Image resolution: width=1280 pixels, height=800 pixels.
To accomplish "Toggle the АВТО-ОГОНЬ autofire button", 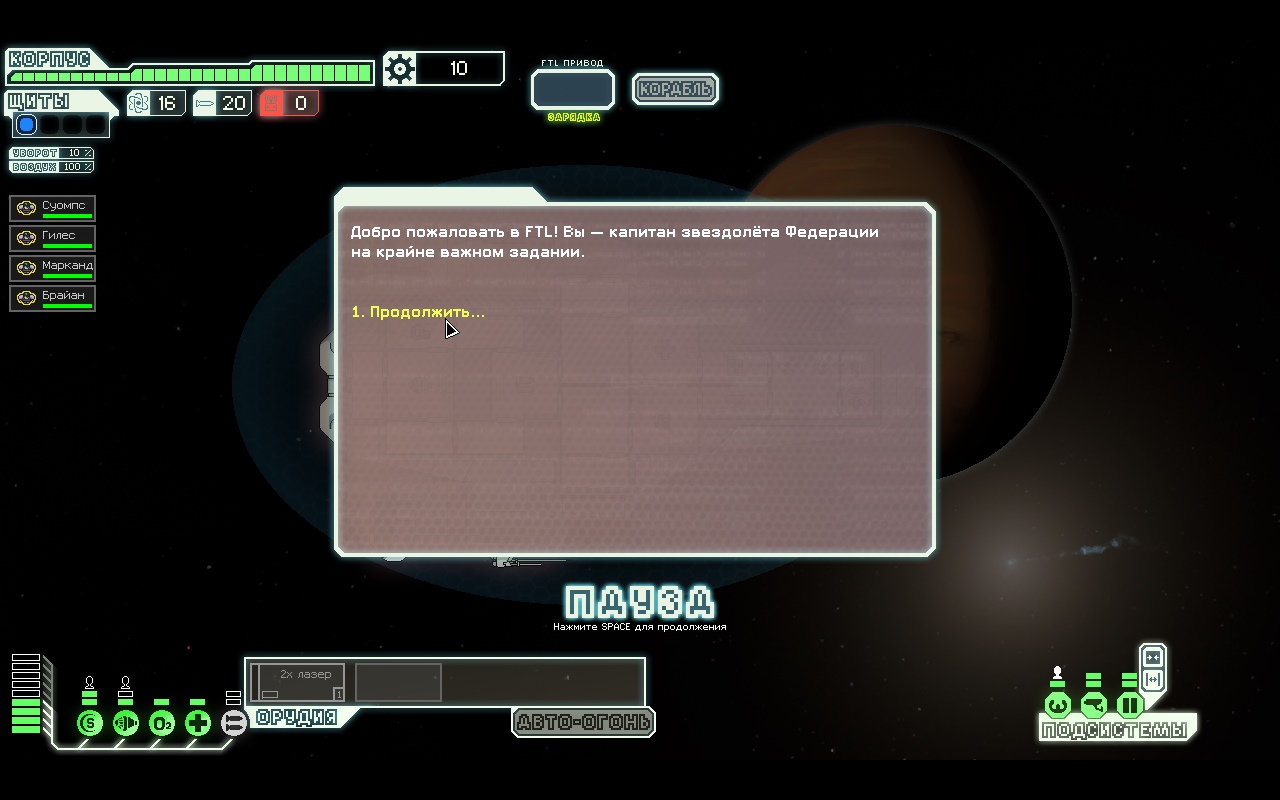I will coord(583,722).
